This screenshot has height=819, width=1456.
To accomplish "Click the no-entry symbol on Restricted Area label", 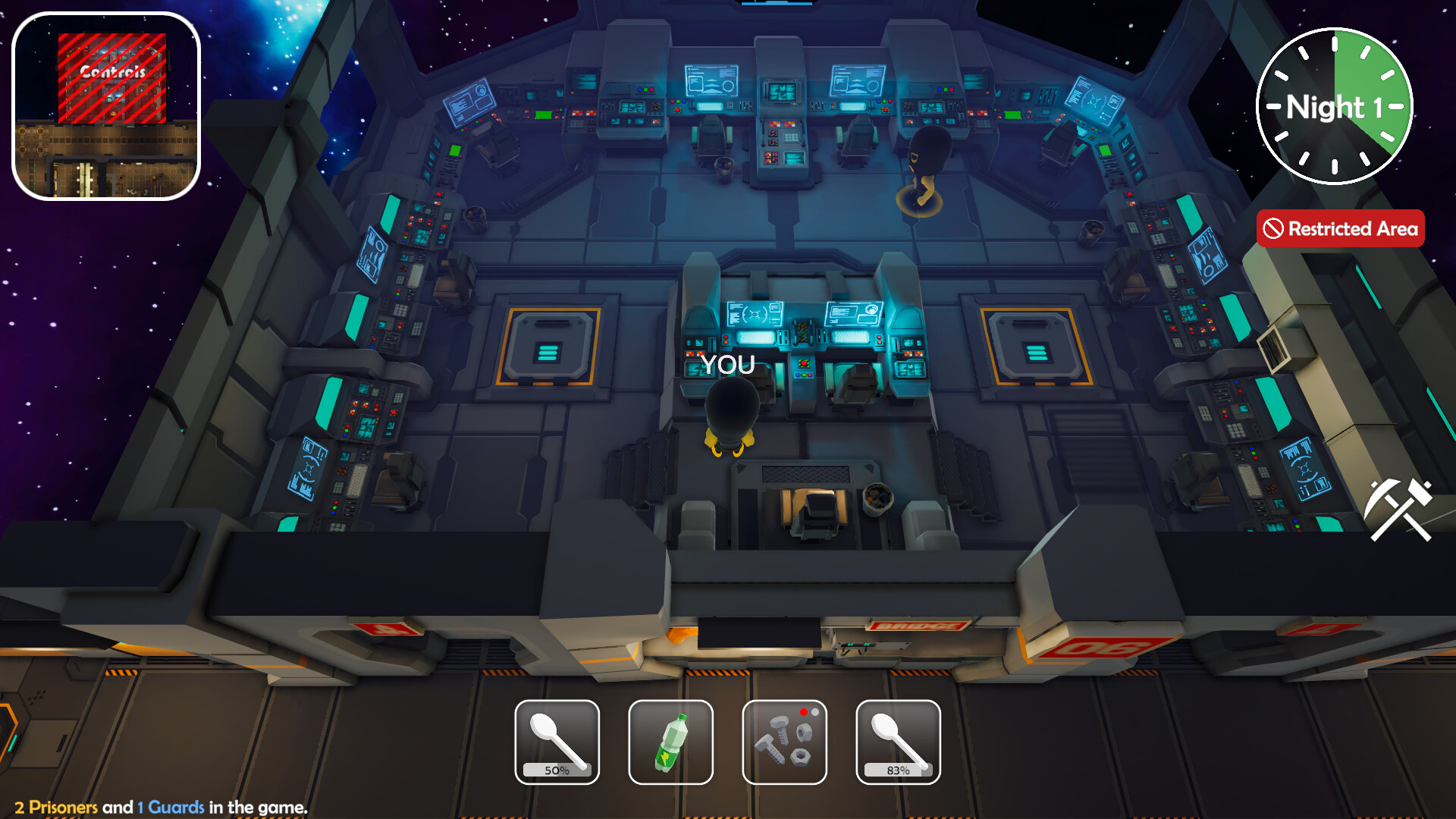I will (1274, 228).
